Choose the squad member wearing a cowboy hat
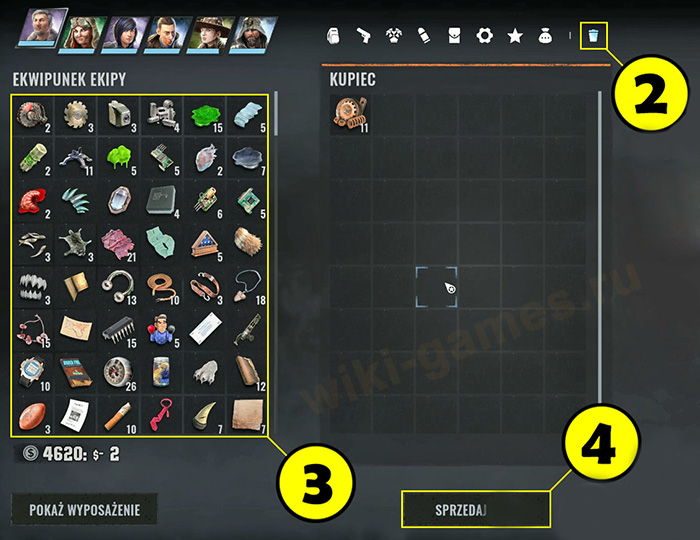700x540 pixels. [210, 31]
